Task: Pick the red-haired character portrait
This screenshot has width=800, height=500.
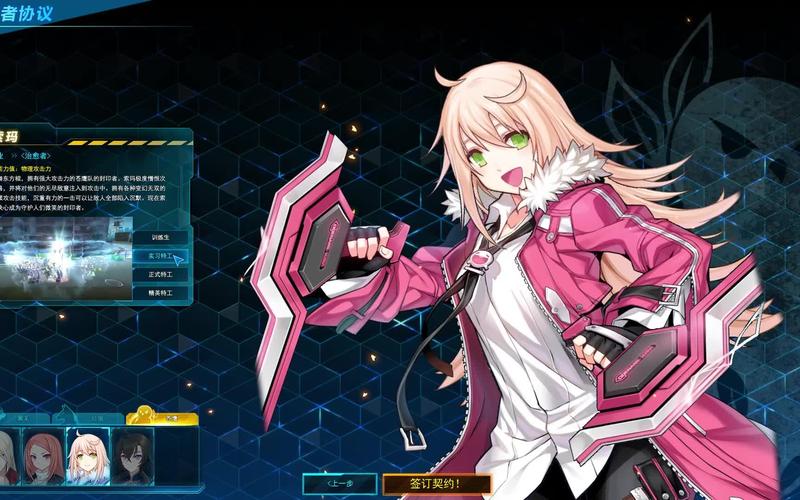Action: [x=43, y=457]
